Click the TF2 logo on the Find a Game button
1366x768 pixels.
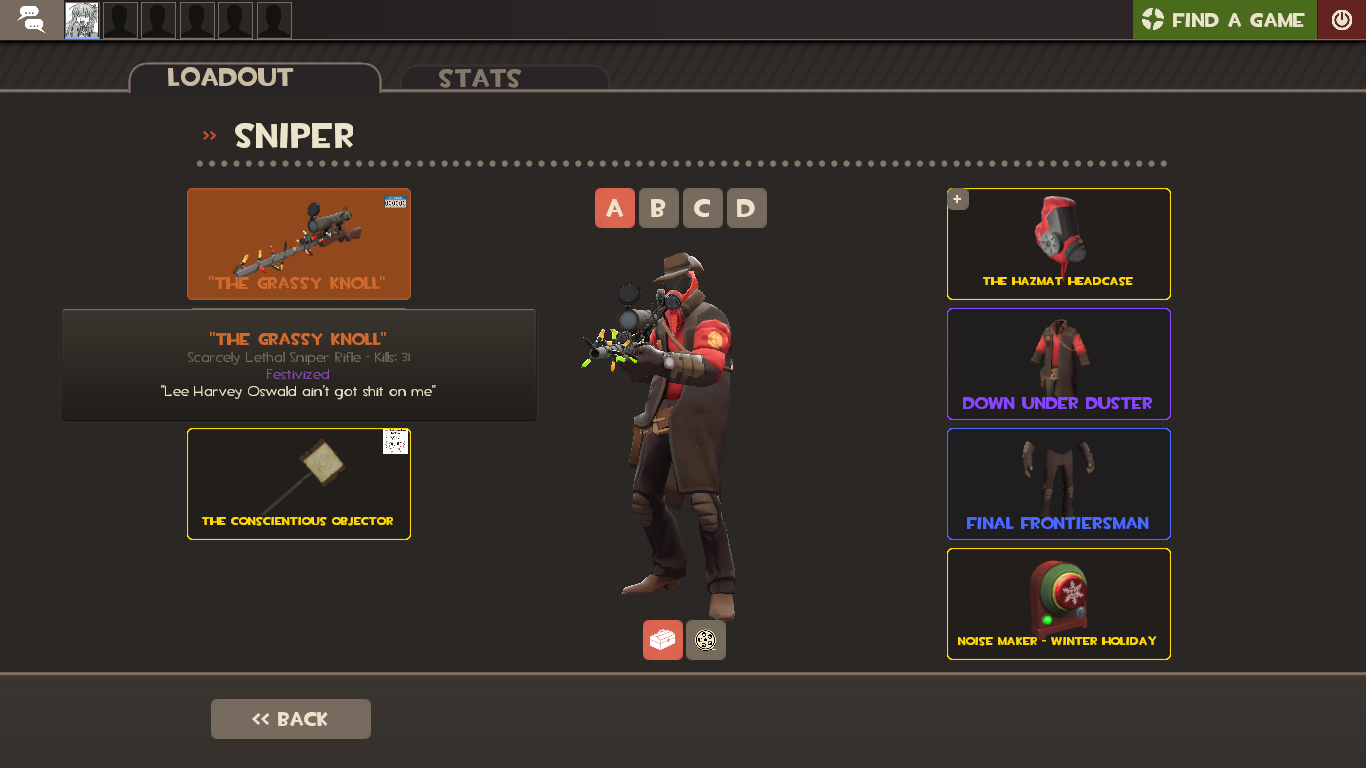tap(1152, 19)
